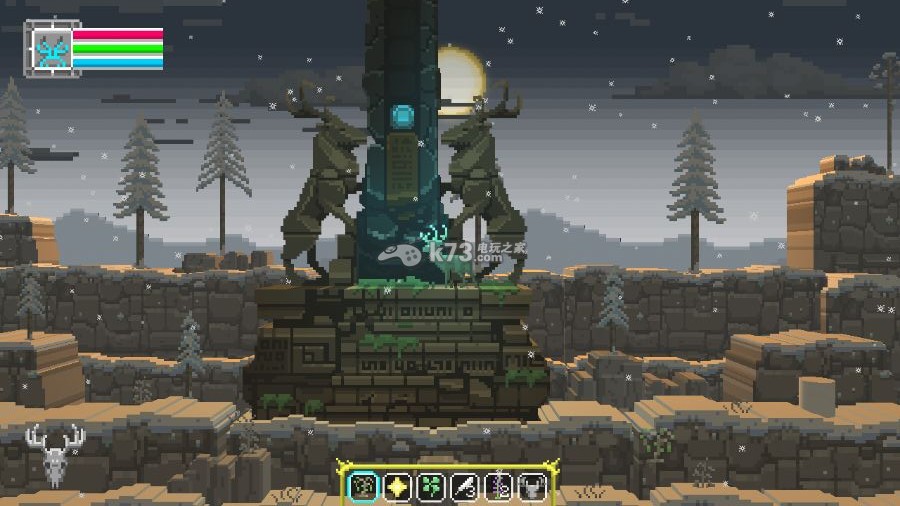Select the green four-leaf clover slot
This screenshot has height=506, width=900.
pos(431,487)
